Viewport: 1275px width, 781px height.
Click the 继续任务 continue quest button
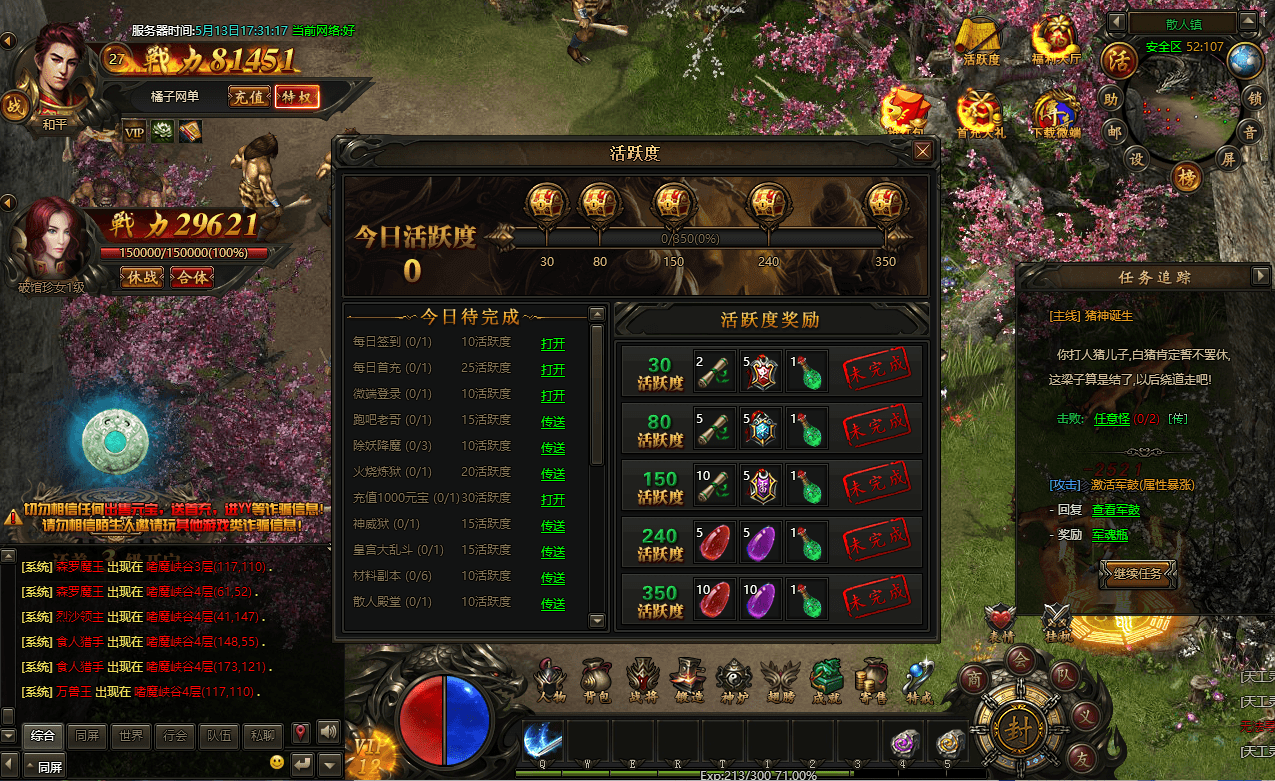(1137, 573)
